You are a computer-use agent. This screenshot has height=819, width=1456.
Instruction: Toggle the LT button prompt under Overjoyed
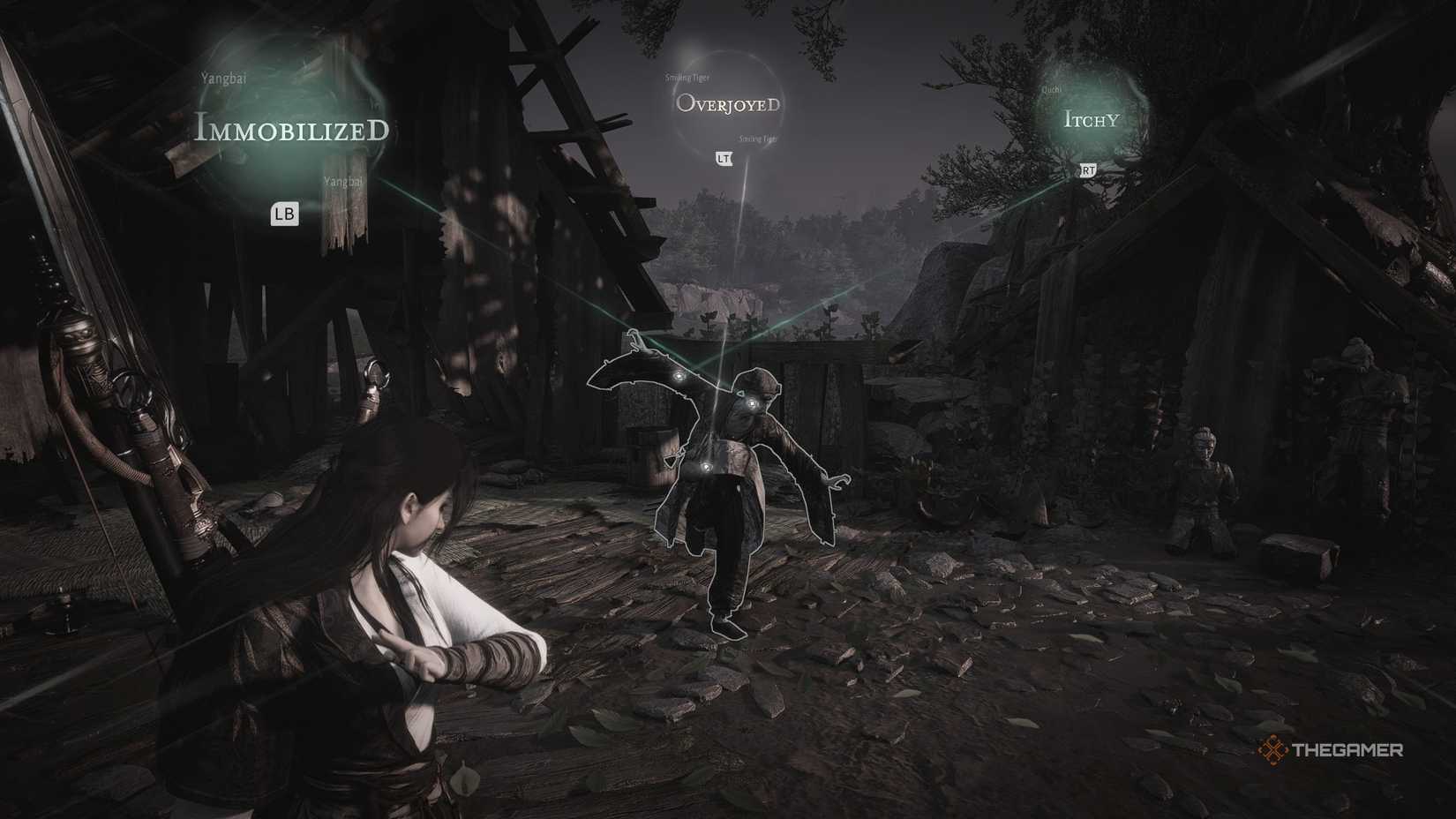(723, 160)
